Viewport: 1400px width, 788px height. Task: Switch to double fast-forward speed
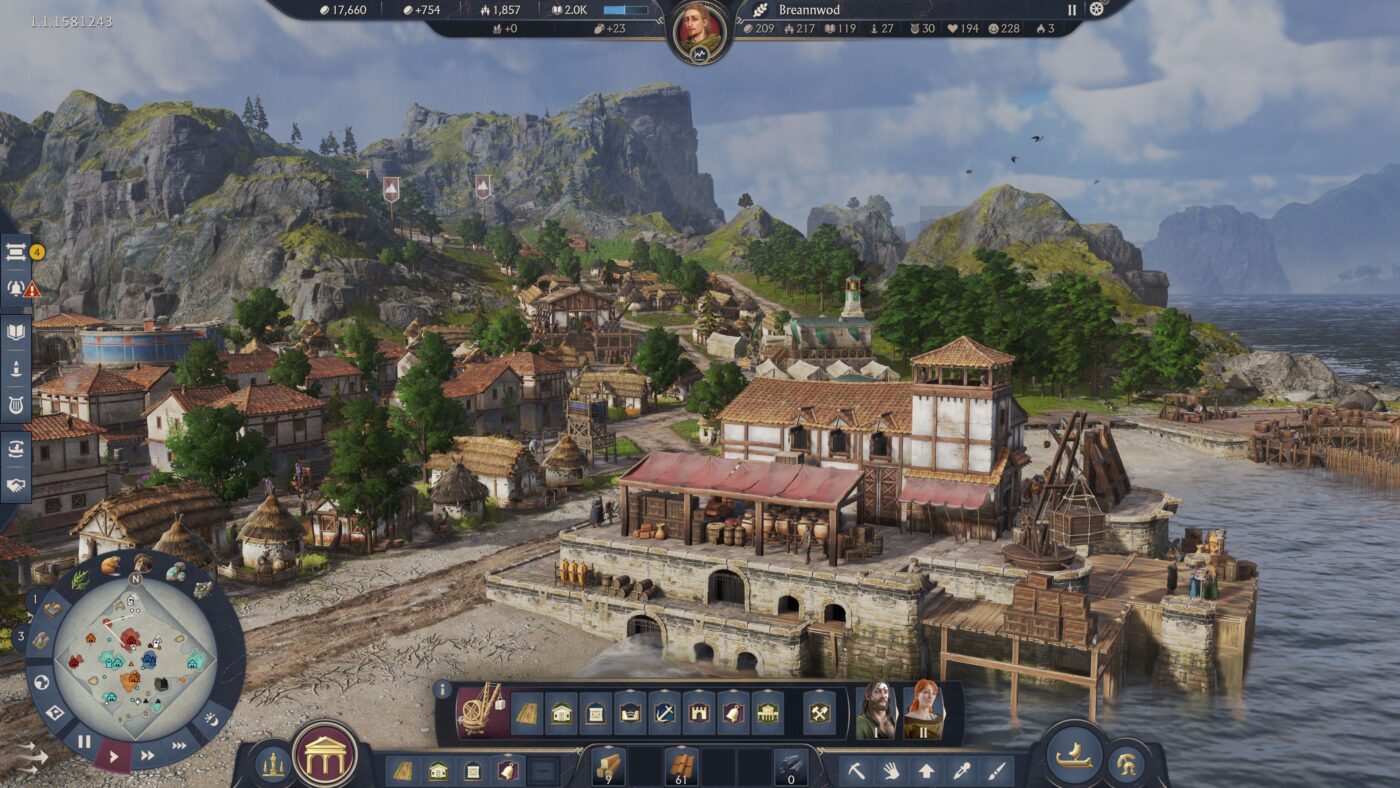(147, 755)
